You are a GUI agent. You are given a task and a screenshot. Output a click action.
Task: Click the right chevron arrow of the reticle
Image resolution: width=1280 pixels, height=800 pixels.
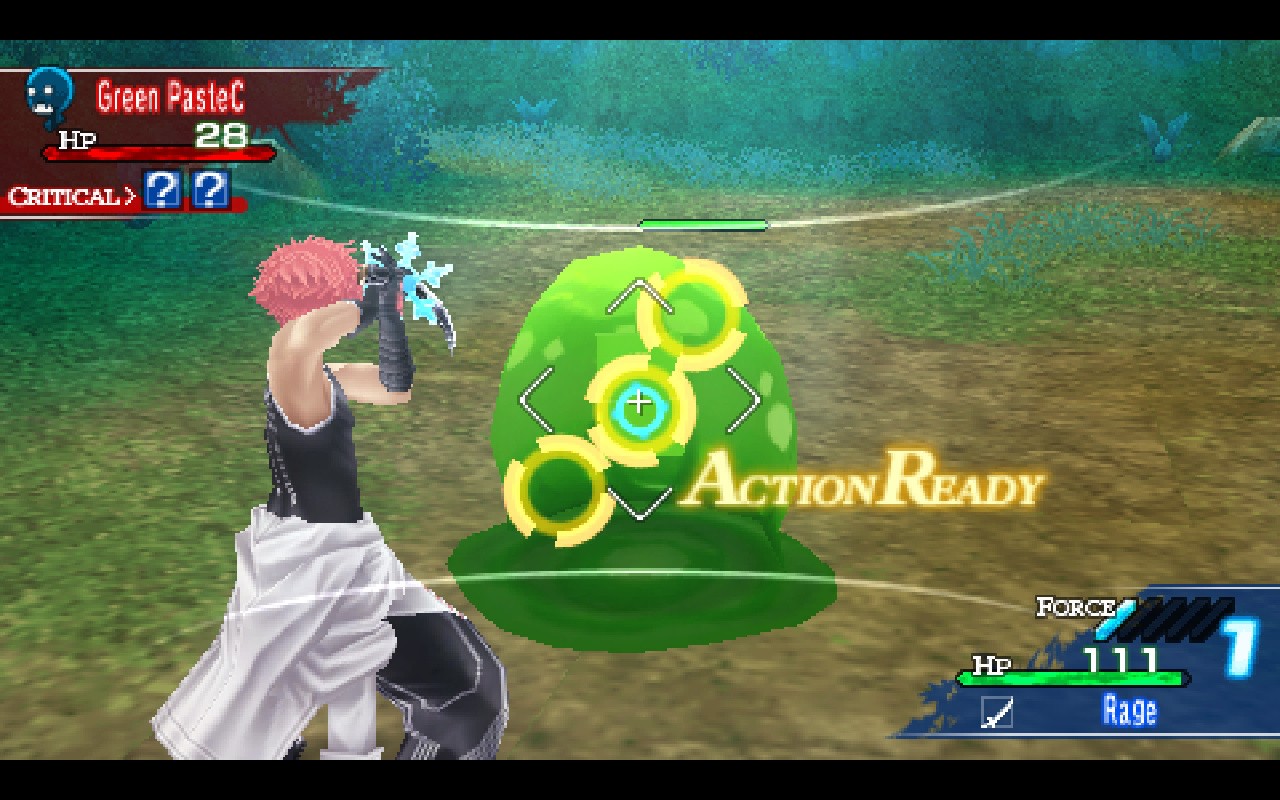[746, 400]
